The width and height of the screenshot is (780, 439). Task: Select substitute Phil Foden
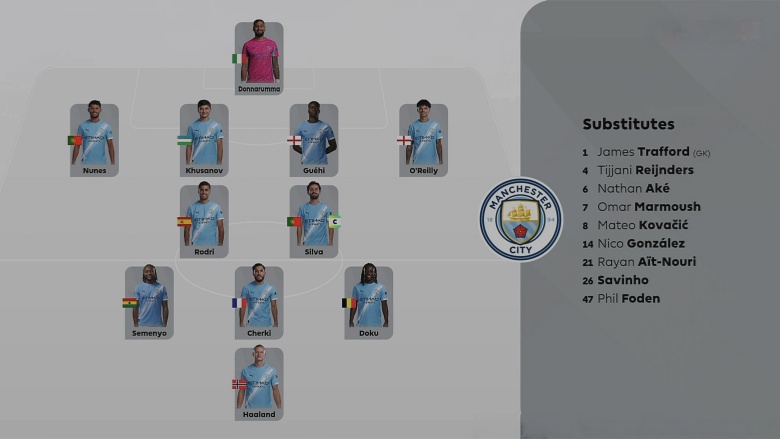tap(628, 298)
